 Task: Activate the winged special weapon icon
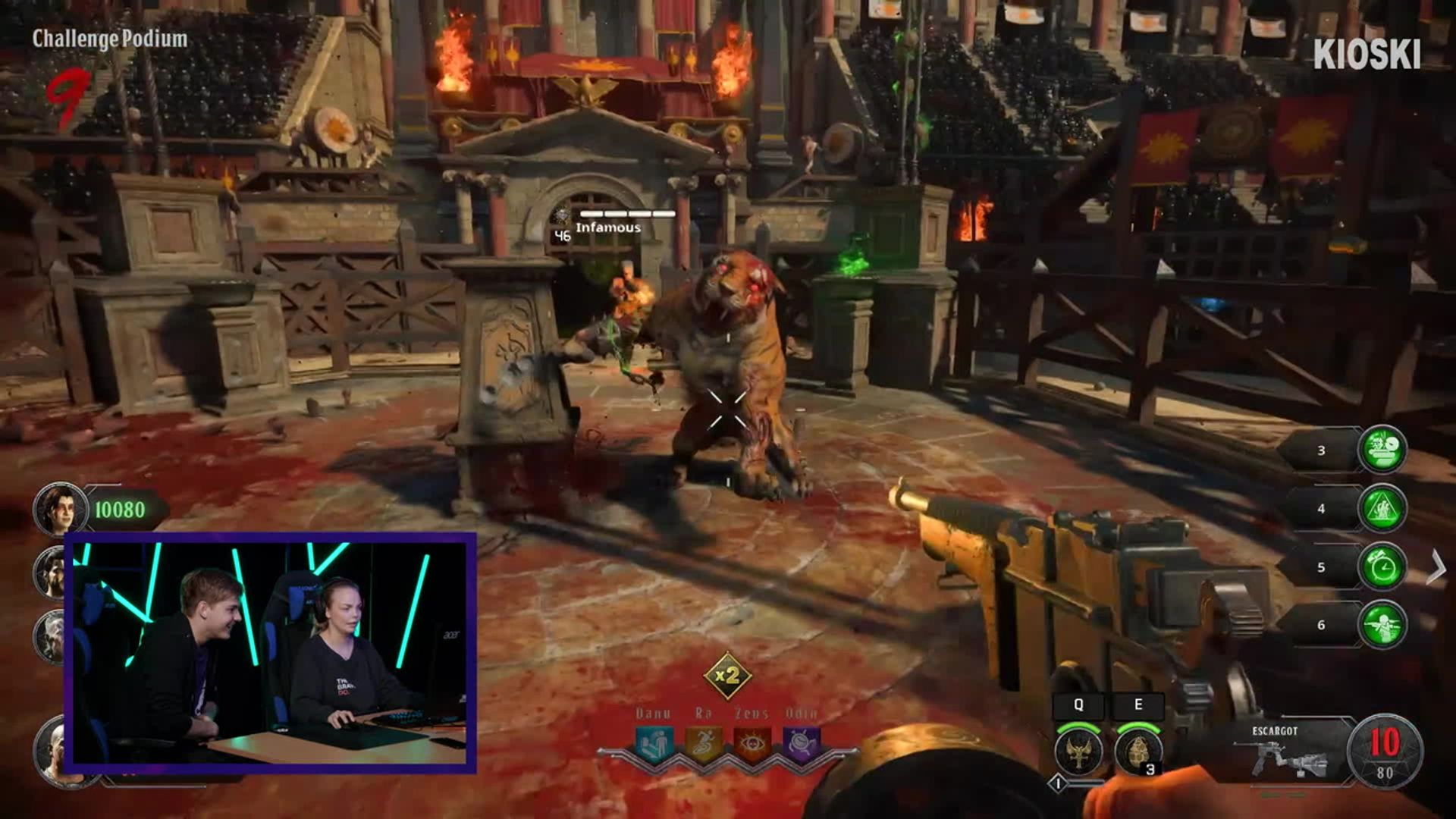pyautogui.click(x=1078, y=751)
